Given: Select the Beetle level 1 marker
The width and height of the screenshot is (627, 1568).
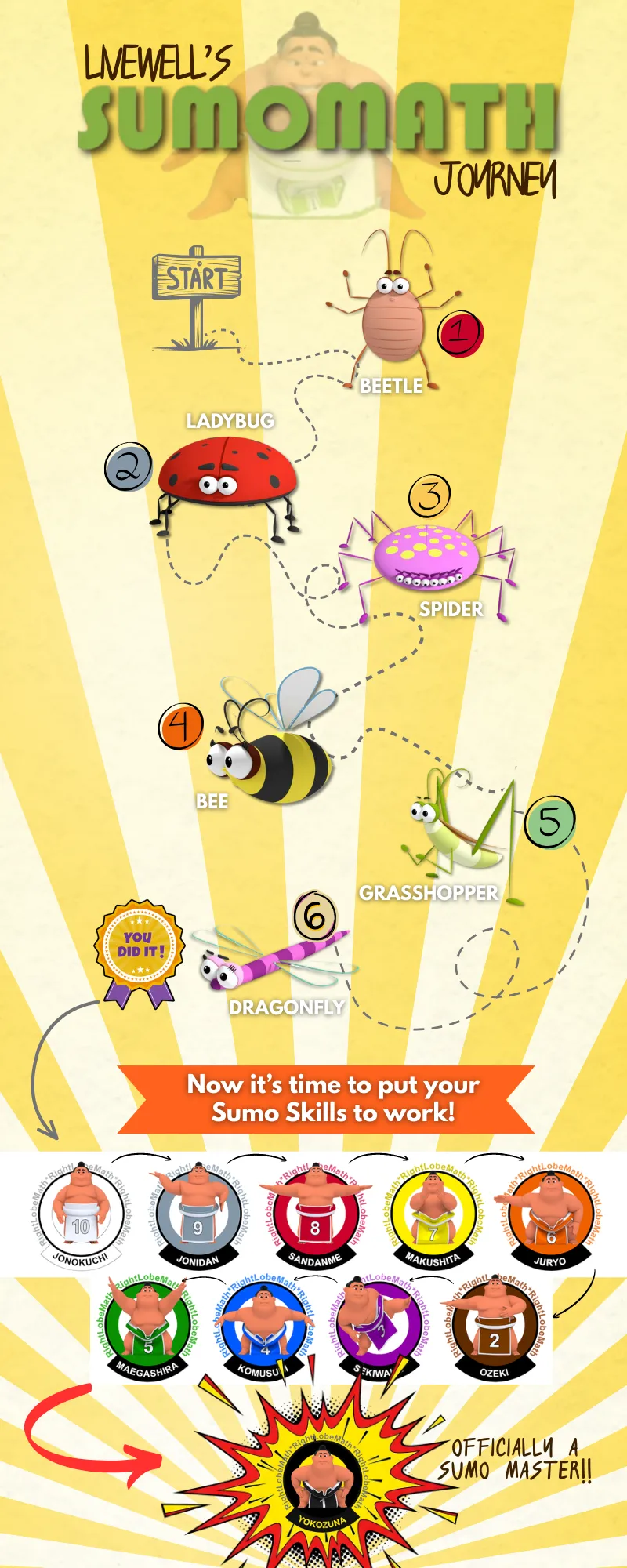Looking at the screenshot, I should [x=460, y=333].
